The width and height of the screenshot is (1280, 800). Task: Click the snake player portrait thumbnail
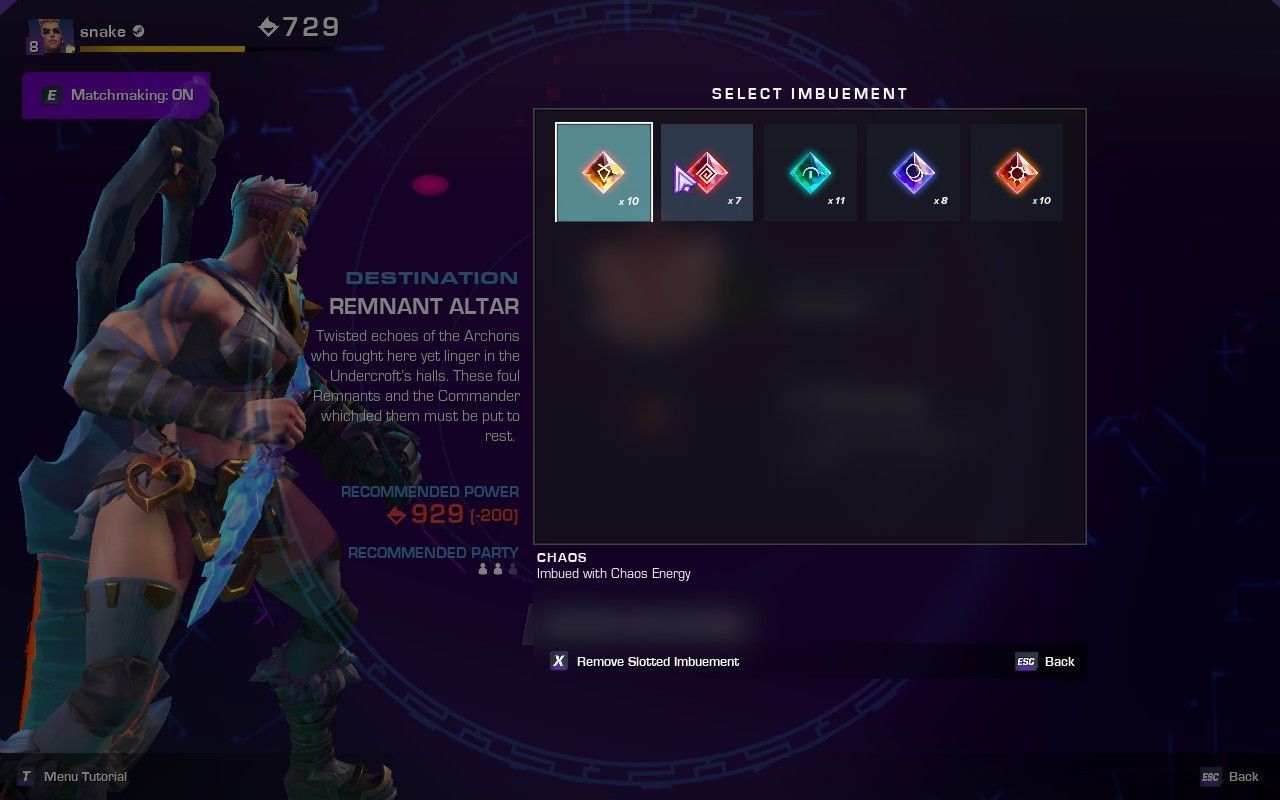50,31
